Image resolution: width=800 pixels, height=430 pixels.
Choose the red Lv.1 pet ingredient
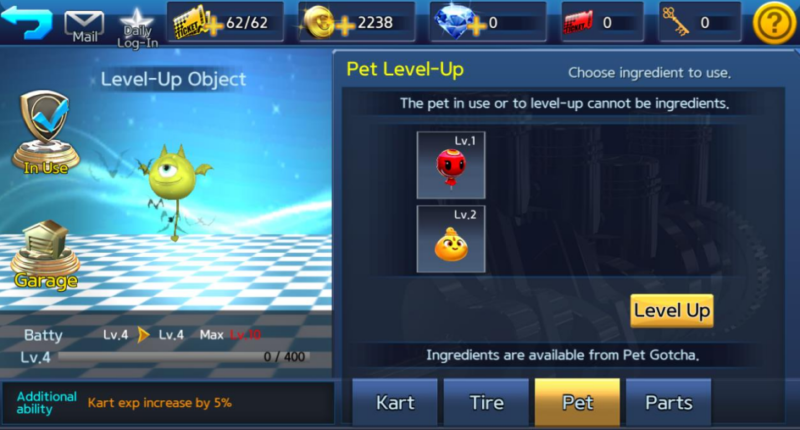pos(451,165)
